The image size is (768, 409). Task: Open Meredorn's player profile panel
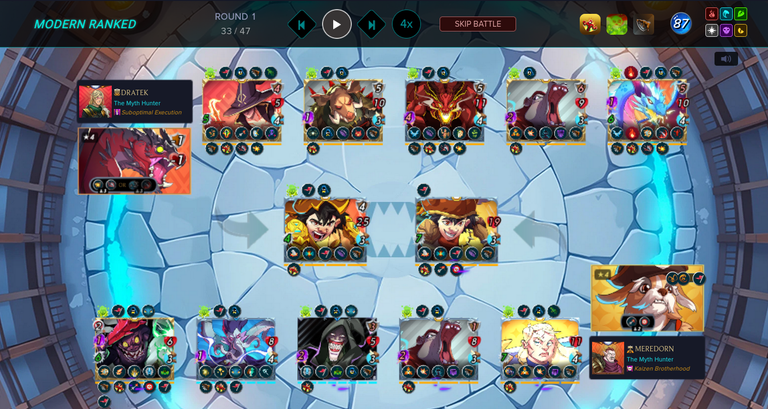[x=647, y=357]
